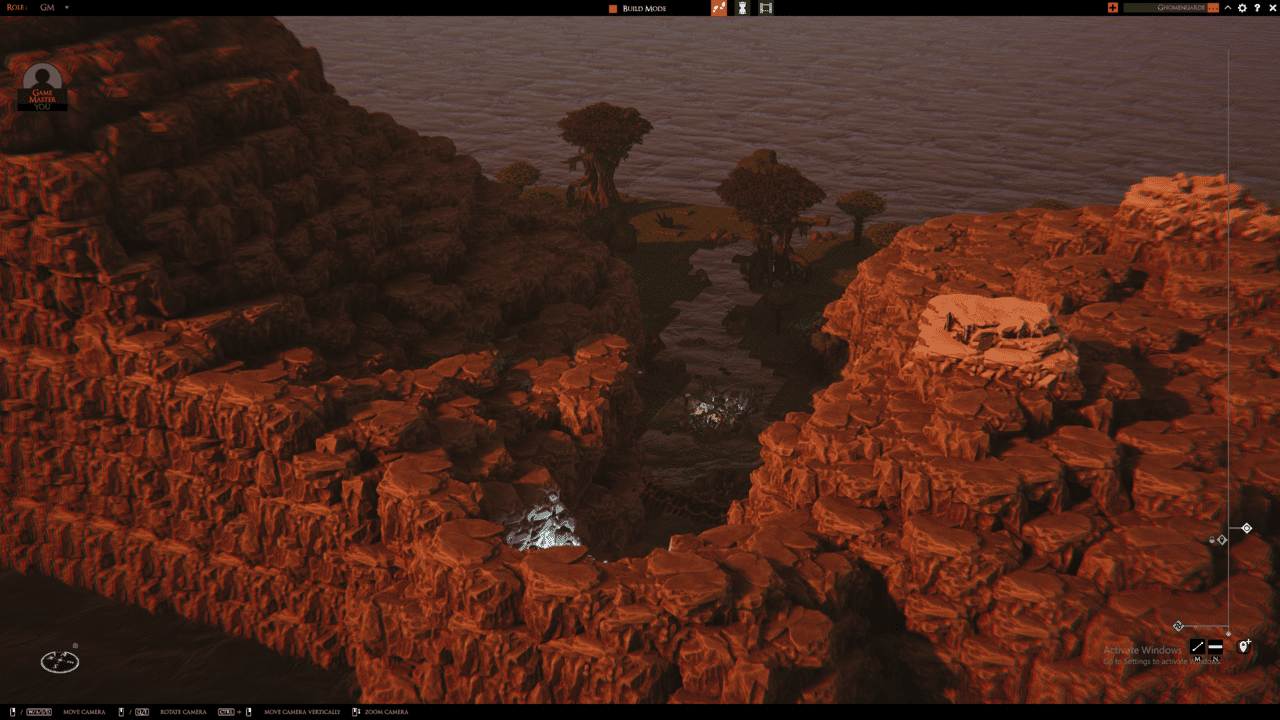Image resolution: width=1280 pixels, height=720 pixels.
Task: Click the mouse-with-plus icon
Action: (1244, 646)
